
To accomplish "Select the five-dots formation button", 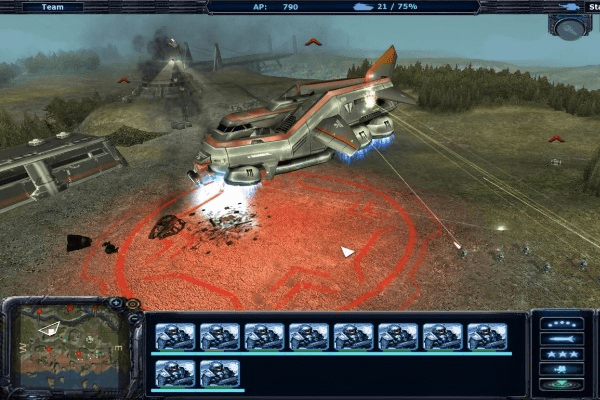I will tap(561, 324).
